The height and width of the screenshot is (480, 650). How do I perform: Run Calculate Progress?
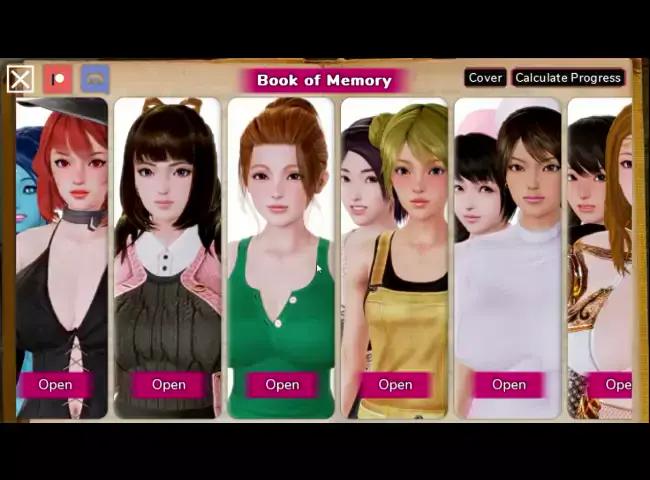click(568, 78)
